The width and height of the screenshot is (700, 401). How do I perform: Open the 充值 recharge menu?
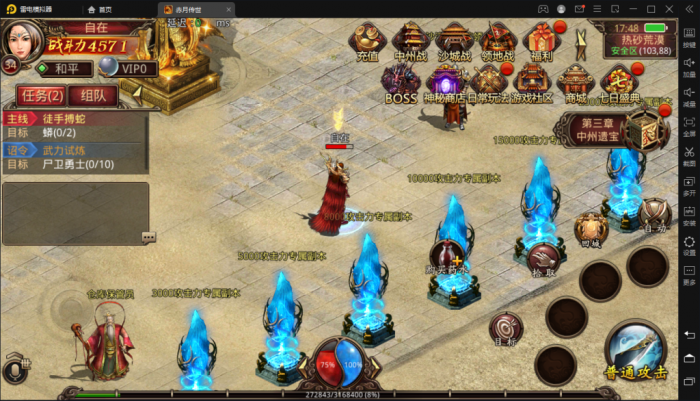366,42
